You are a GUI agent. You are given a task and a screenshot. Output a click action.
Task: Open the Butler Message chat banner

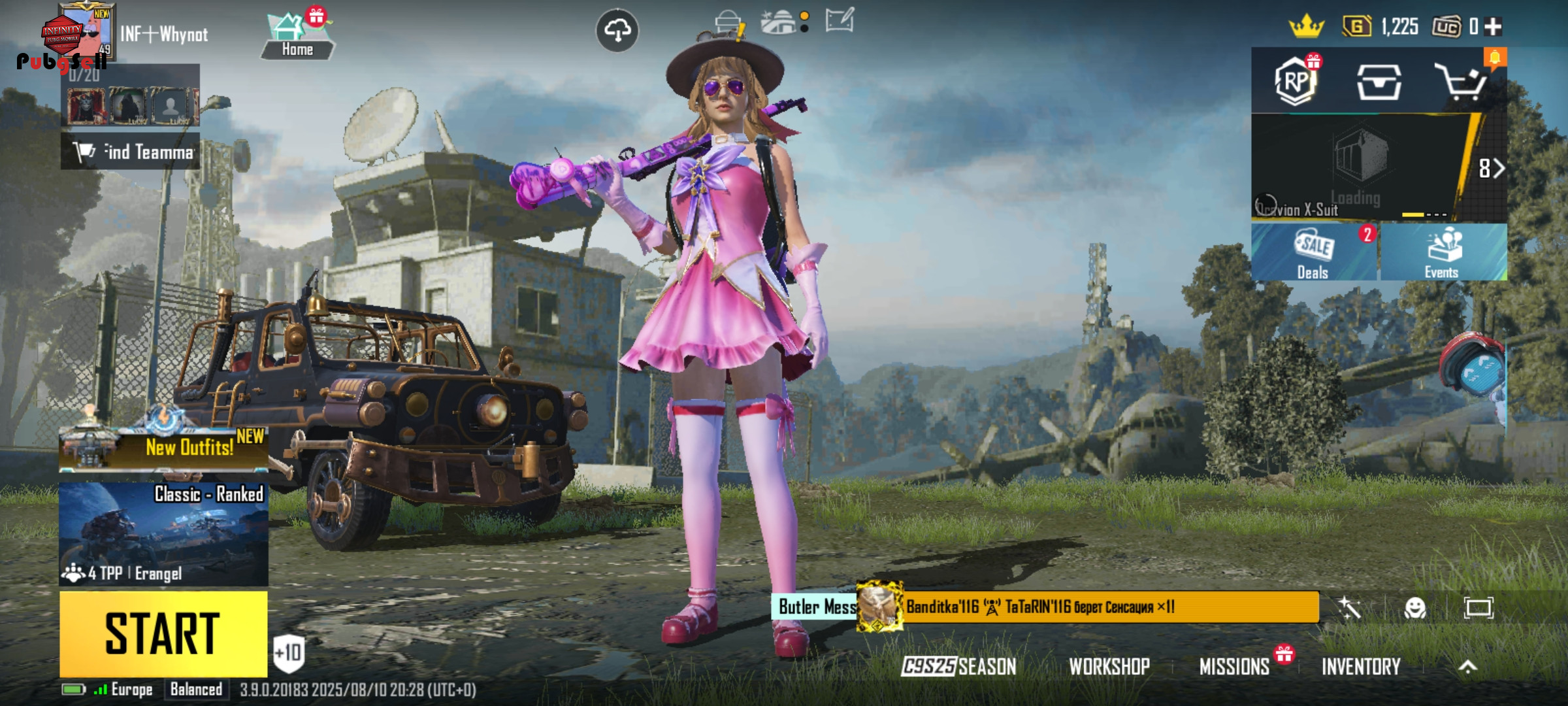tap(817, 607)
